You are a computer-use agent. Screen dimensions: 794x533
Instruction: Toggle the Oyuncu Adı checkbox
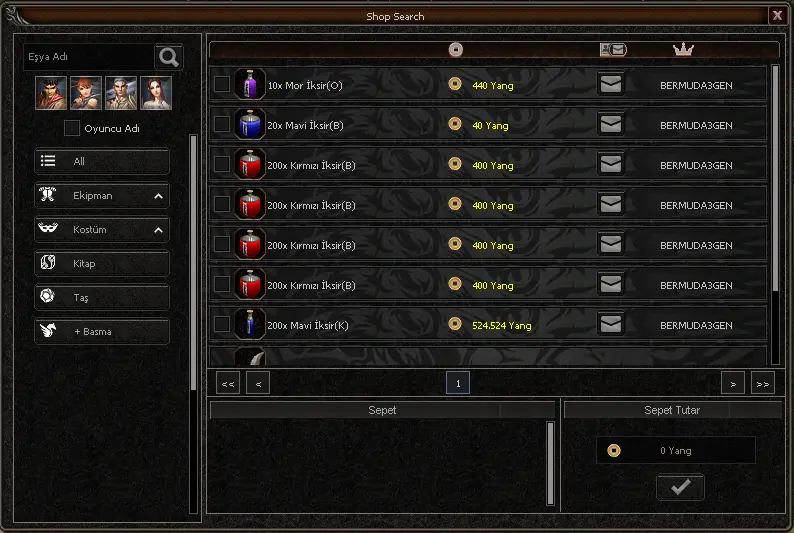click(x=72, y=128)
